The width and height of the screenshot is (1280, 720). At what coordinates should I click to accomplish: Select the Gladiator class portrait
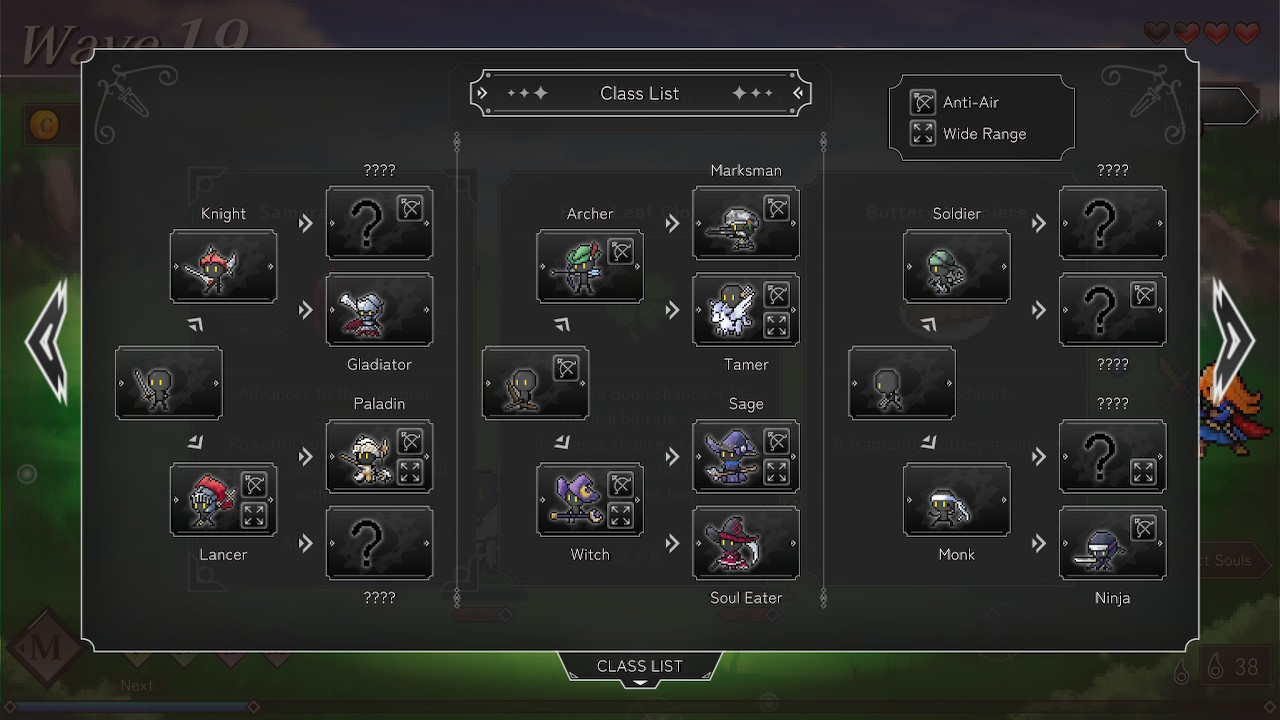coord(379,310)
